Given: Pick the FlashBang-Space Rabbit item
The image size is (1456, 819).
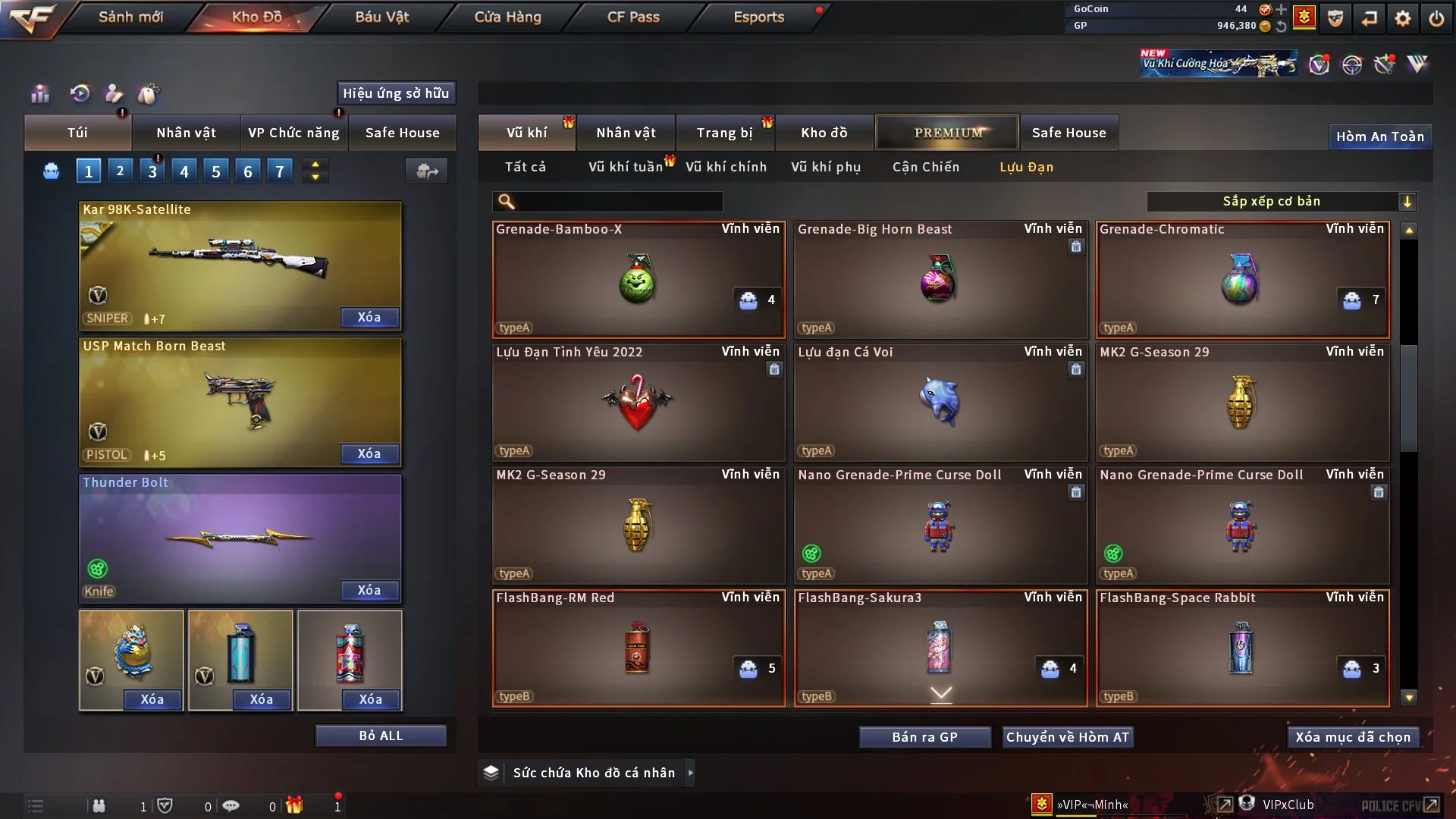Looking at the screenshot, I should [1241, 648].
